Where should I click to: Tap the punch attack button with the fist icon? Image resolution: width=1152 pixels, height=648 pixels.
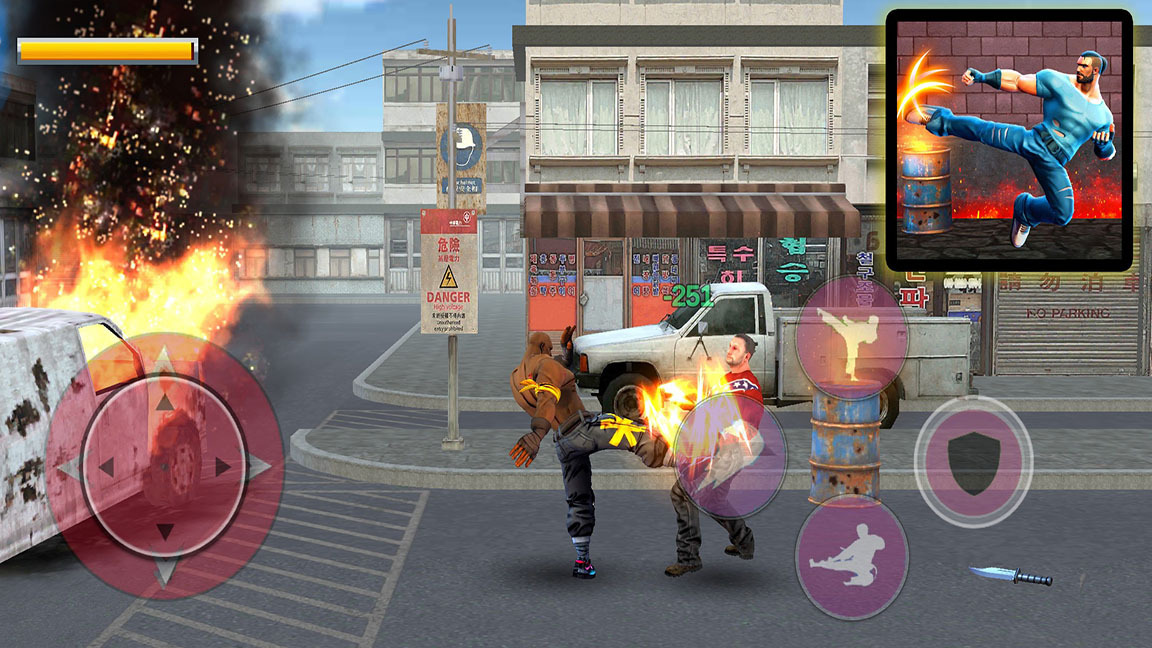click(x=729, y=456)
